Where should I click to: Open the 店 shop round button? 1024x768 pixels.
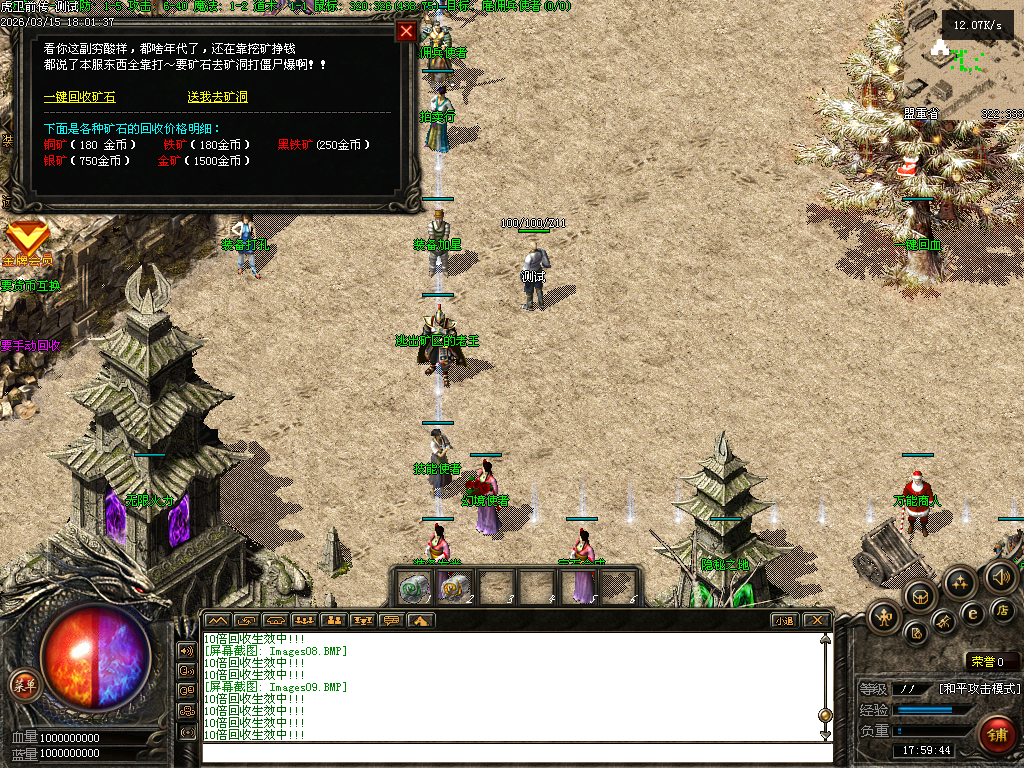(1002, 609)
